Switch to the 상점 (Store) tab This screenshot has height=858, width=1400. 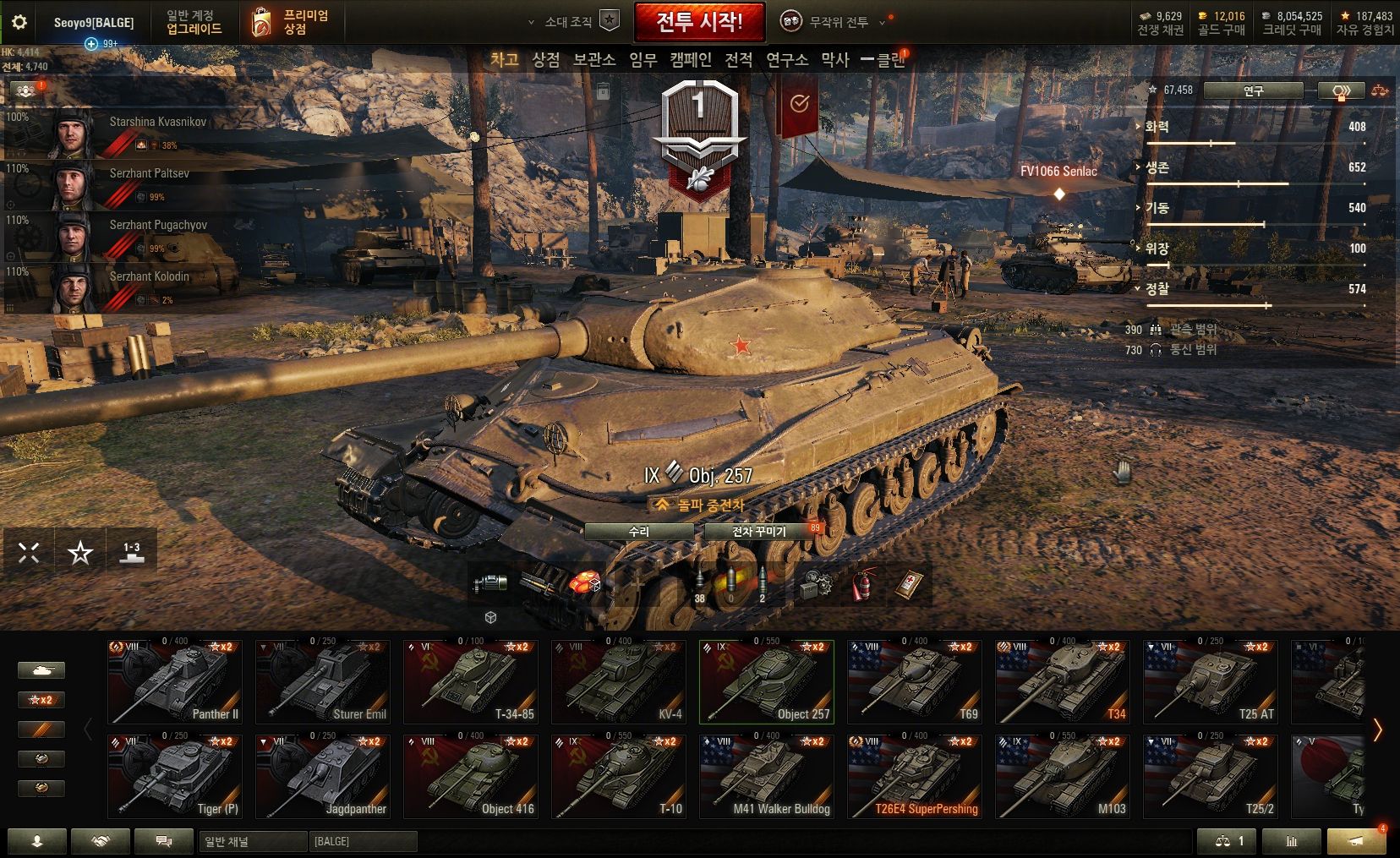click(546, 60)
